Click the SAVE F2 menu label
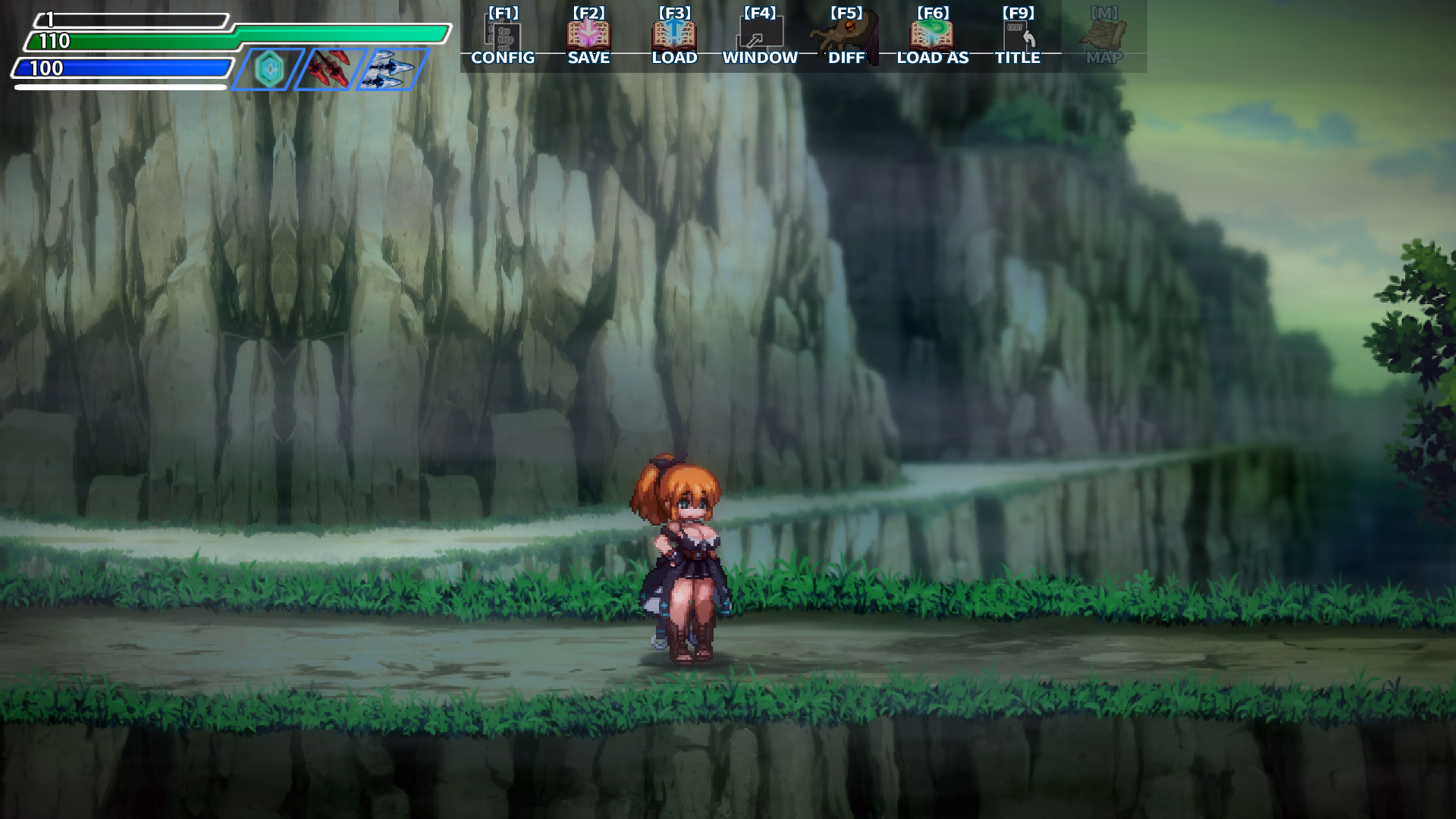The height and width of the screenshot is (819, 1456). (588, 58)
